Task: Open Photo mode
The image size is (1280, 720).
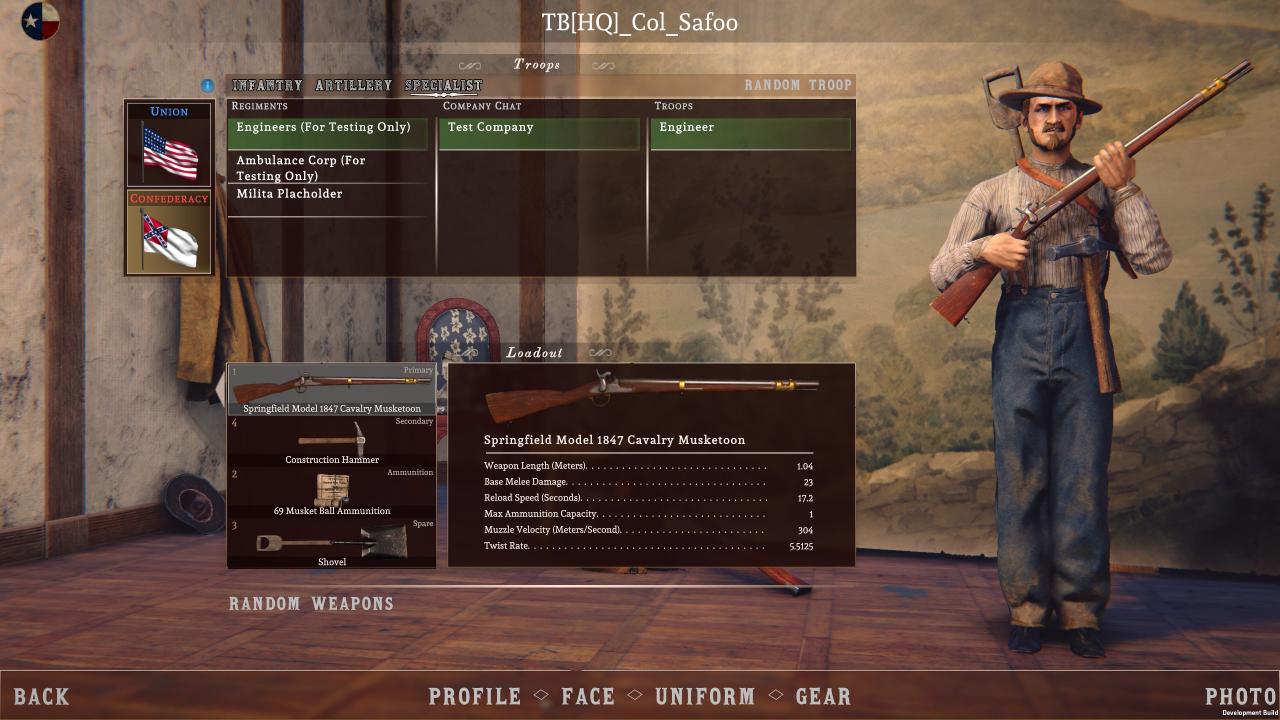Action: coord(1240,697)
